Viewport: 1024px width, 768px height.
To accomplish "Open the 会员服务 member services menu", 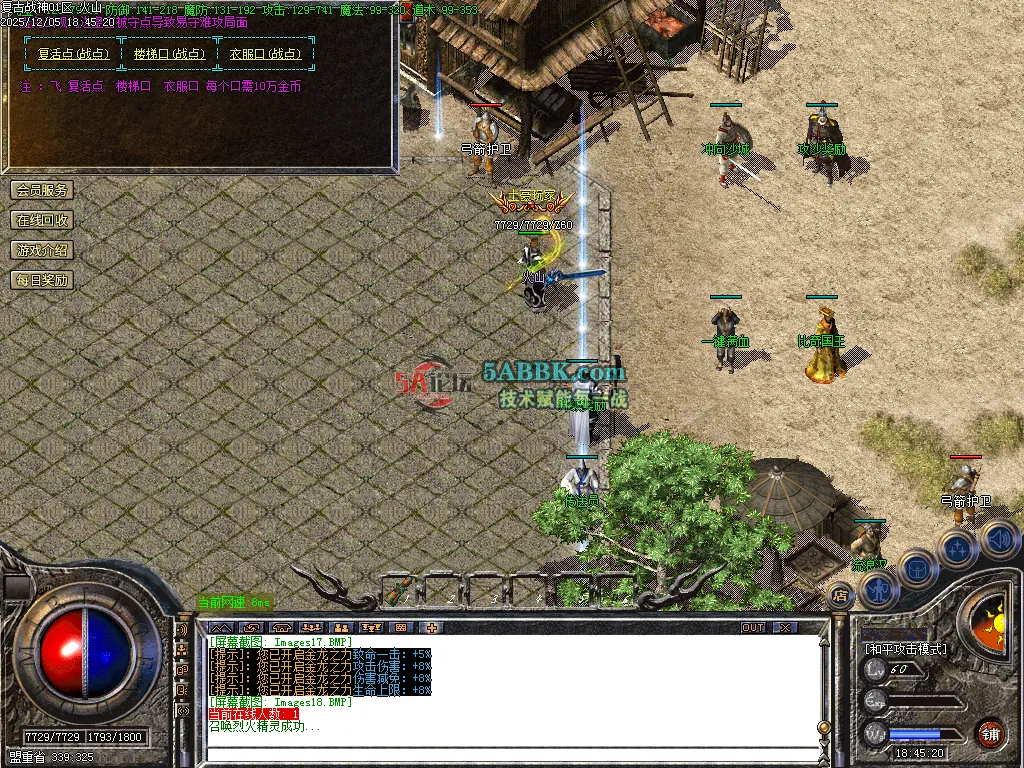I will pos(42,190).
